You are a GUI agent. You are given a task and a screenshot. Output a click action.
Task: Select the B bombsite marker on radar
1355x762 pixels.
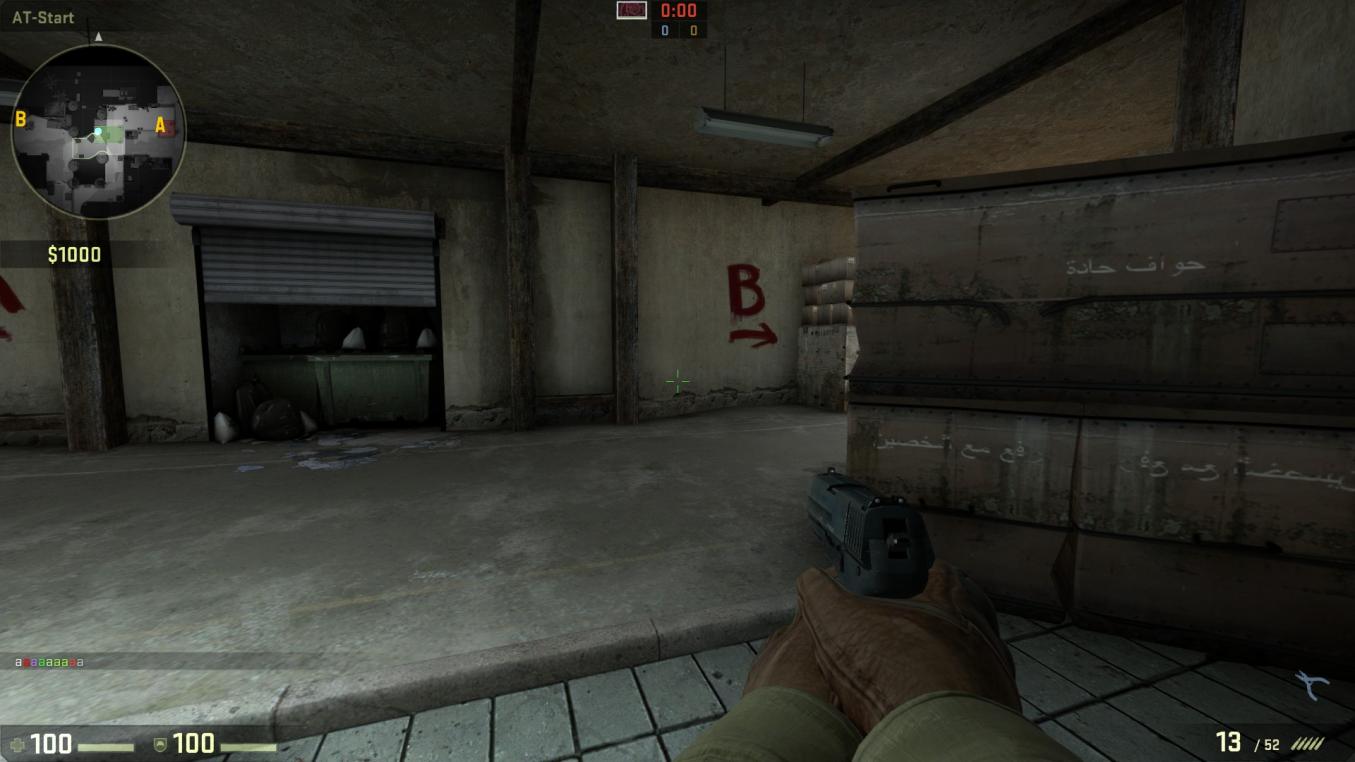[20, 120]
